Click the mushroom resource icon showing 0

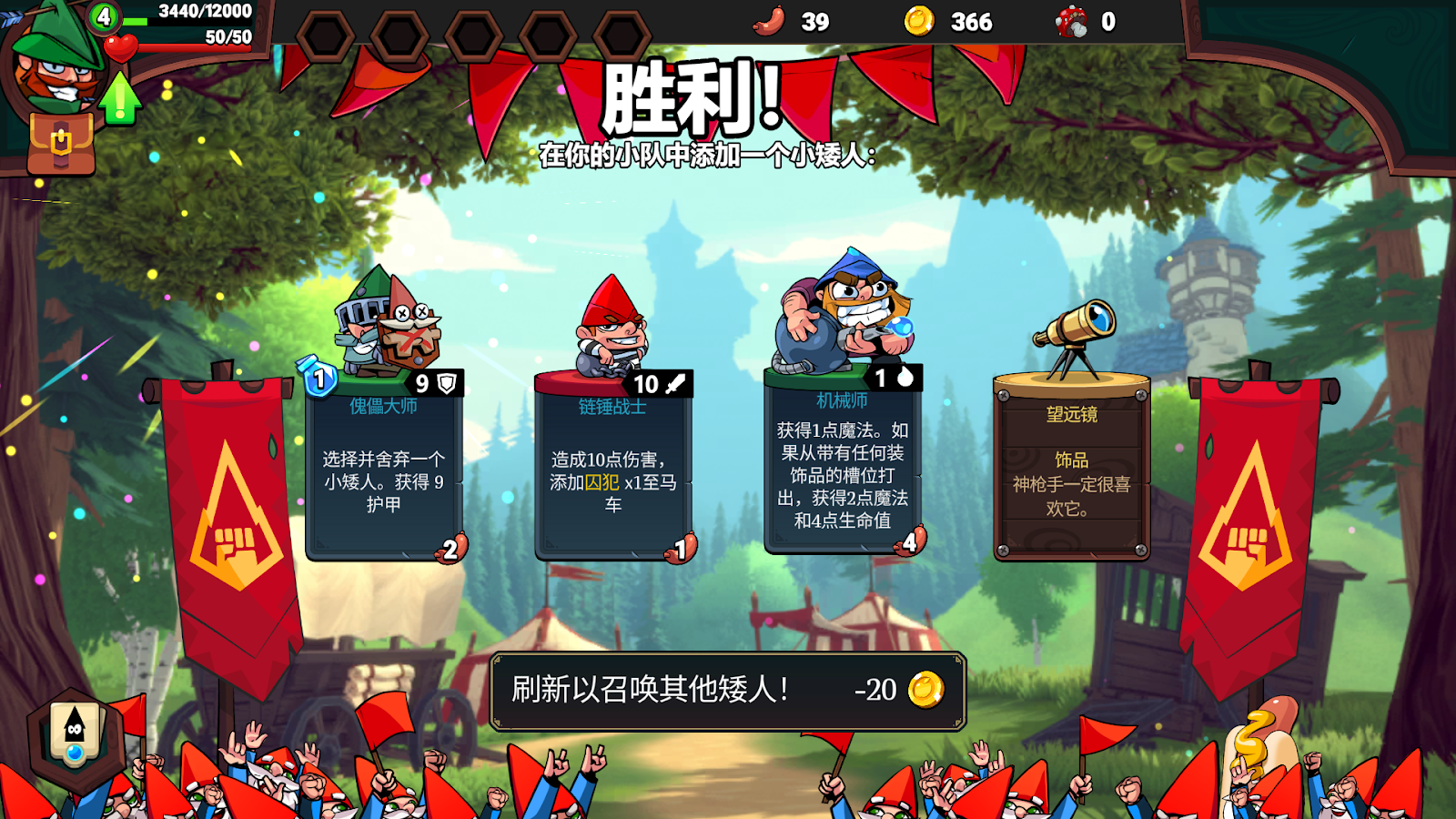[1072, 23]
